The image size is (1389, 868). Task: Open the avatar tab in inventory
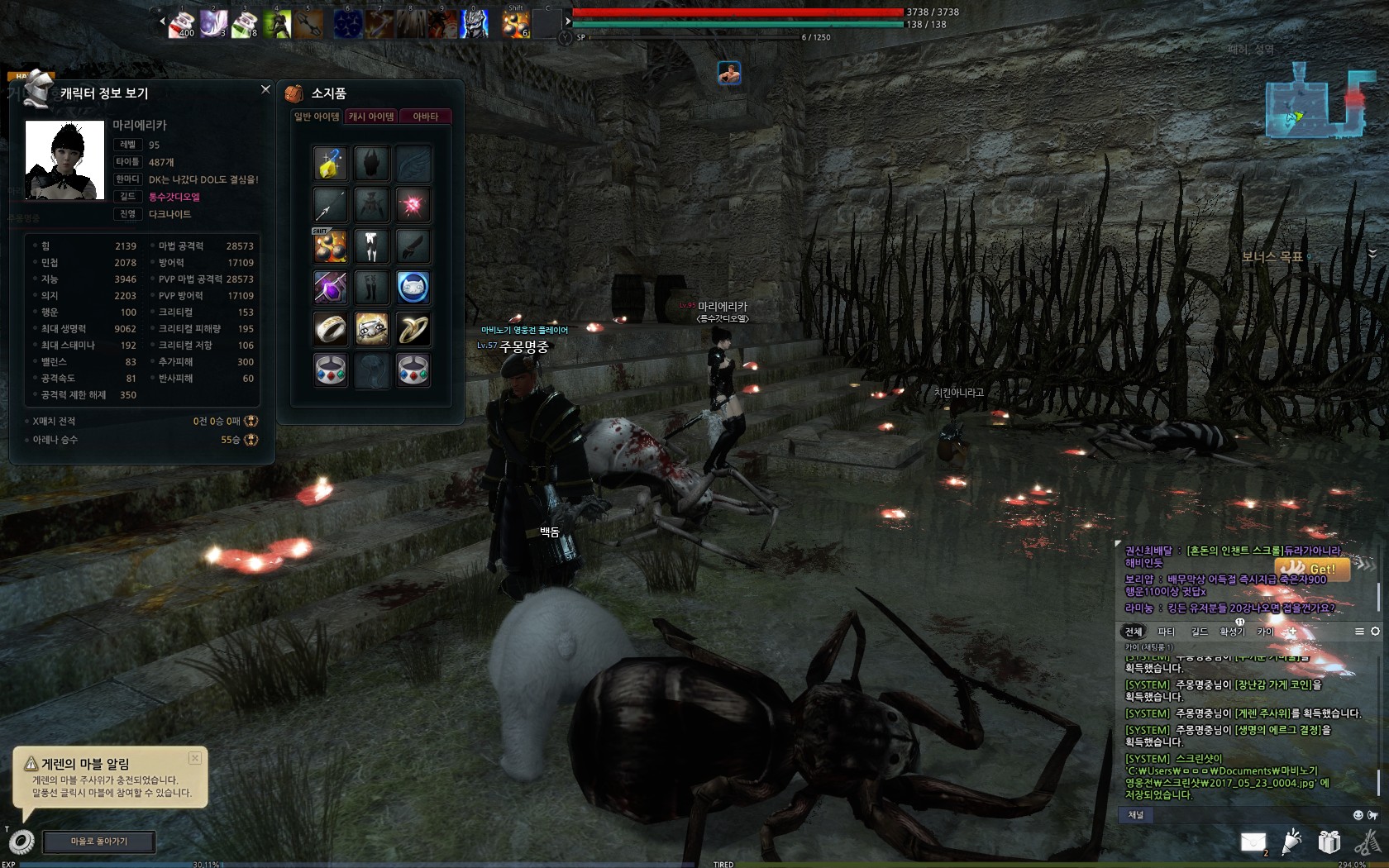(425, 117)
